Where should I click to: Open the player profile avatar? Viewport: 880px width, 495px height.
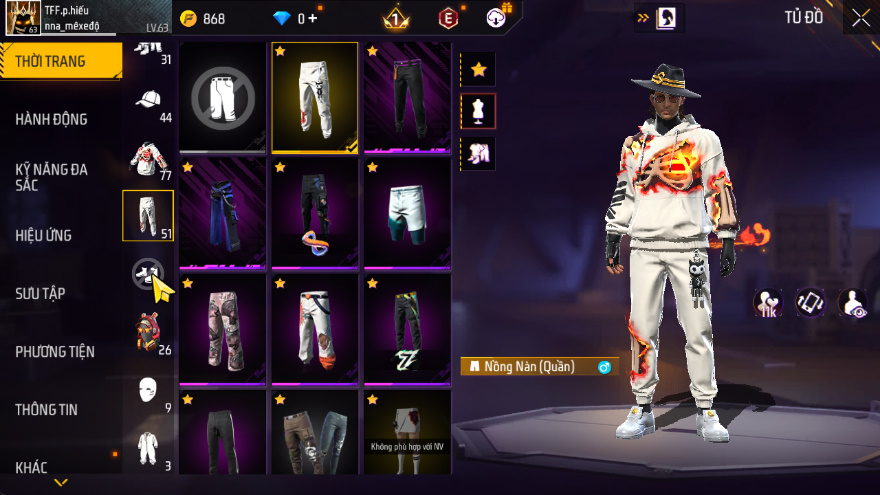click(21, 17)
